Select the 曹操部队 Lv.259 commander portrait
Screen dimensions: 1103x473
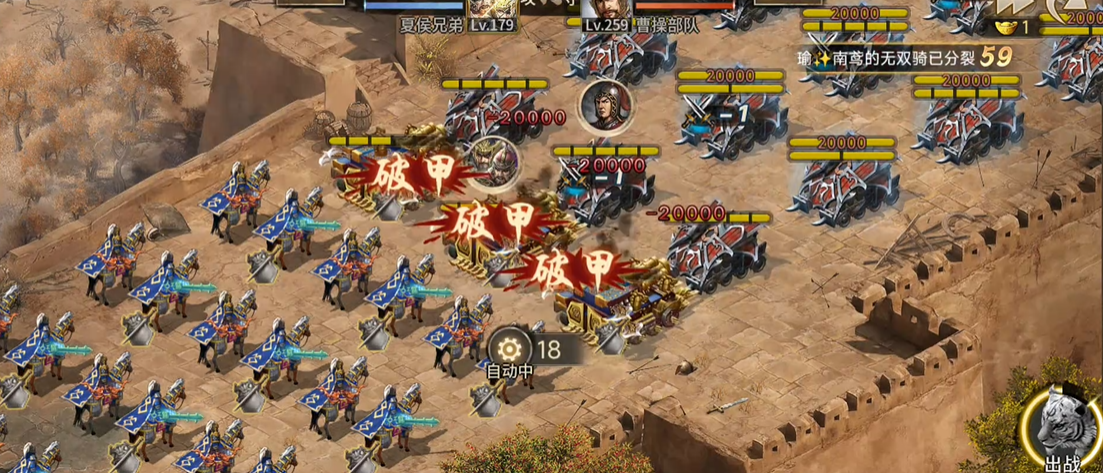pos(604,8)
